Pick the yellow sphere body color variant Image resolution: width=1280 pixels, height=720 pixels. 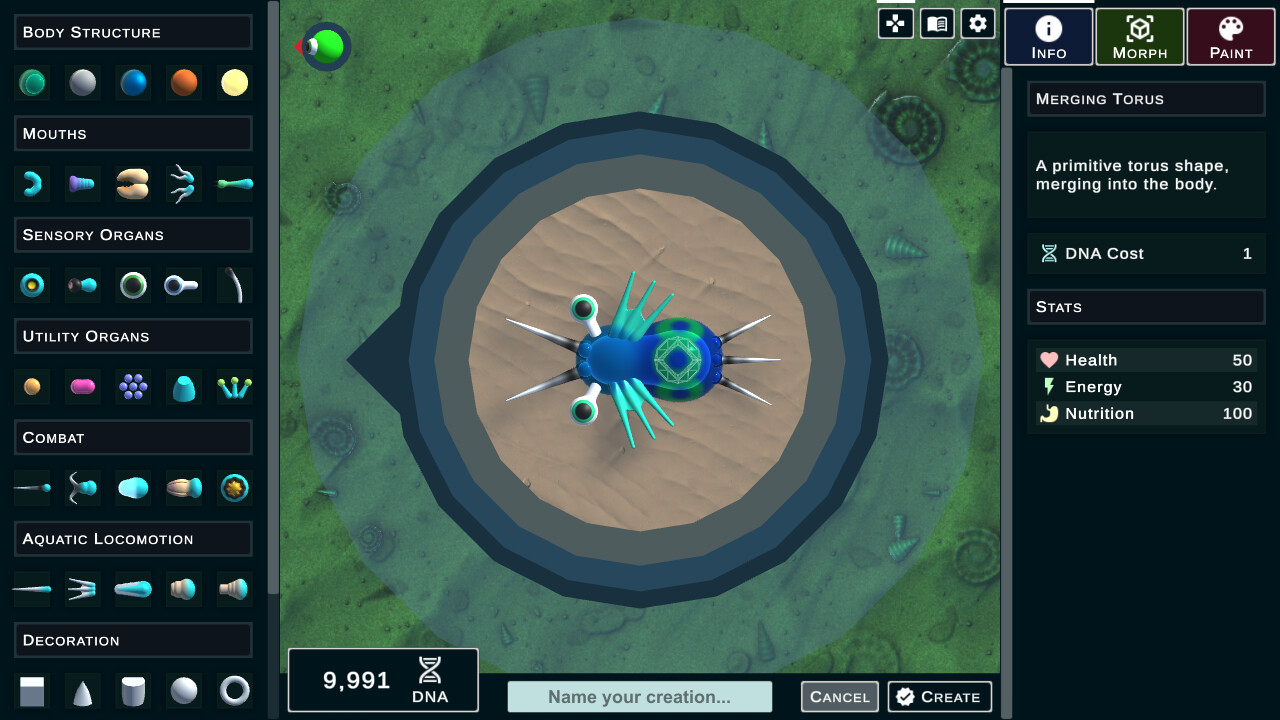pos(234,83)
